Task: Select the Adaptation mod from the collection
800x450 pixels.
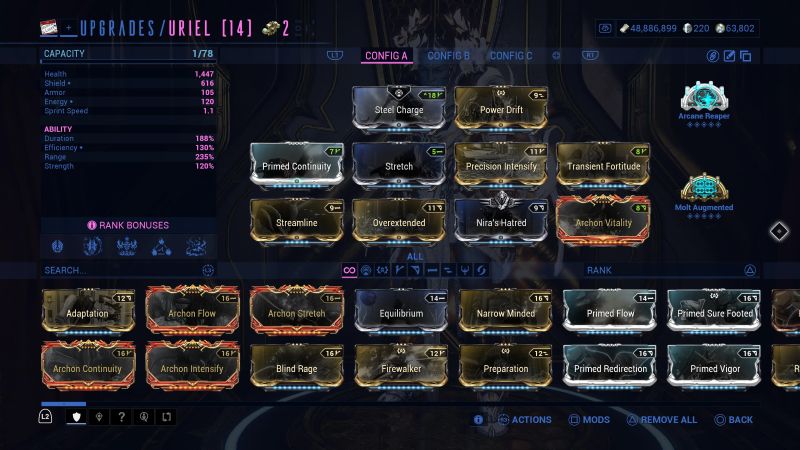Action: [88, 311]
